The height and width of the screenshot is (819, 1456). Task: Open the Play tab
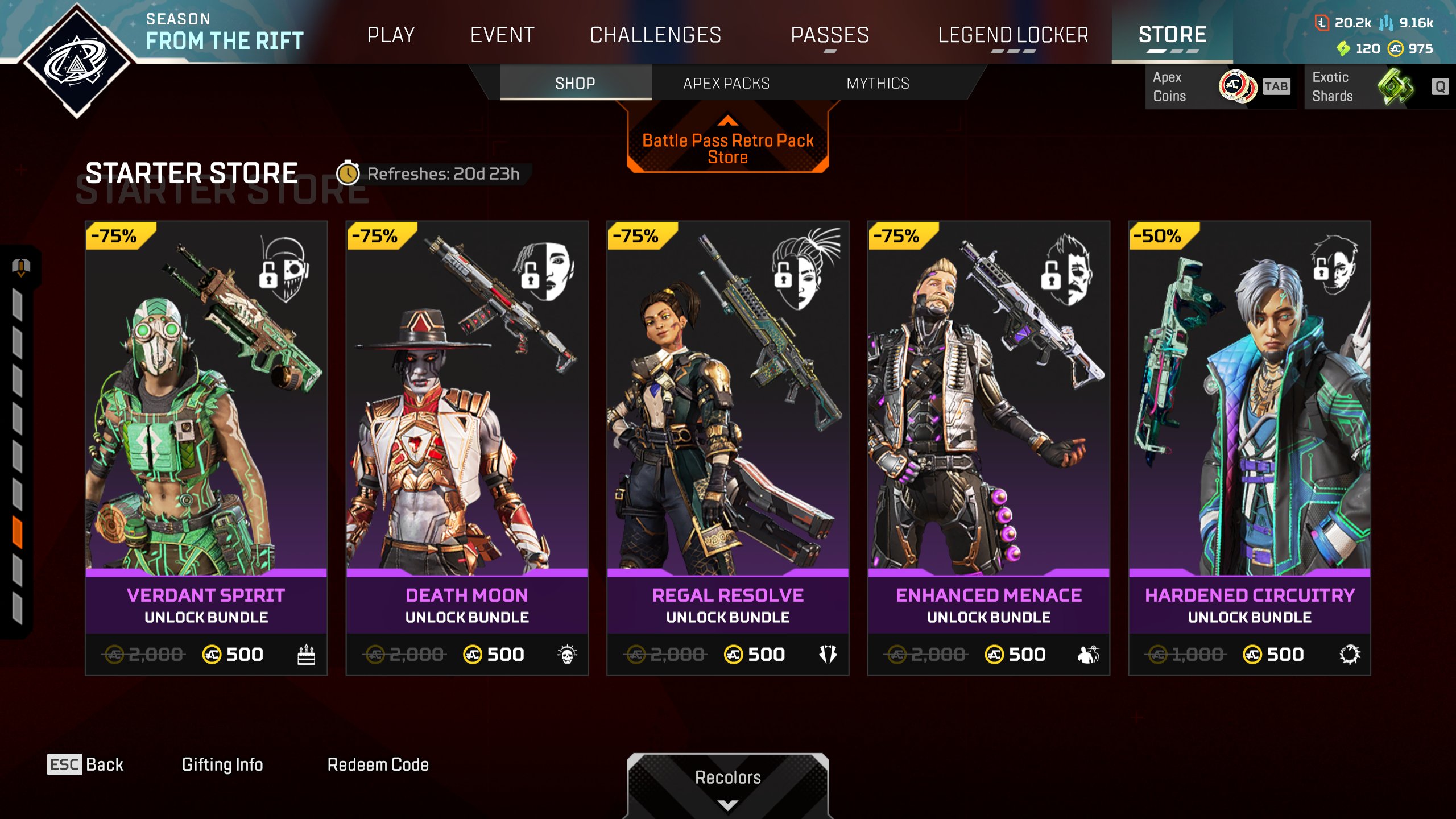391,35
